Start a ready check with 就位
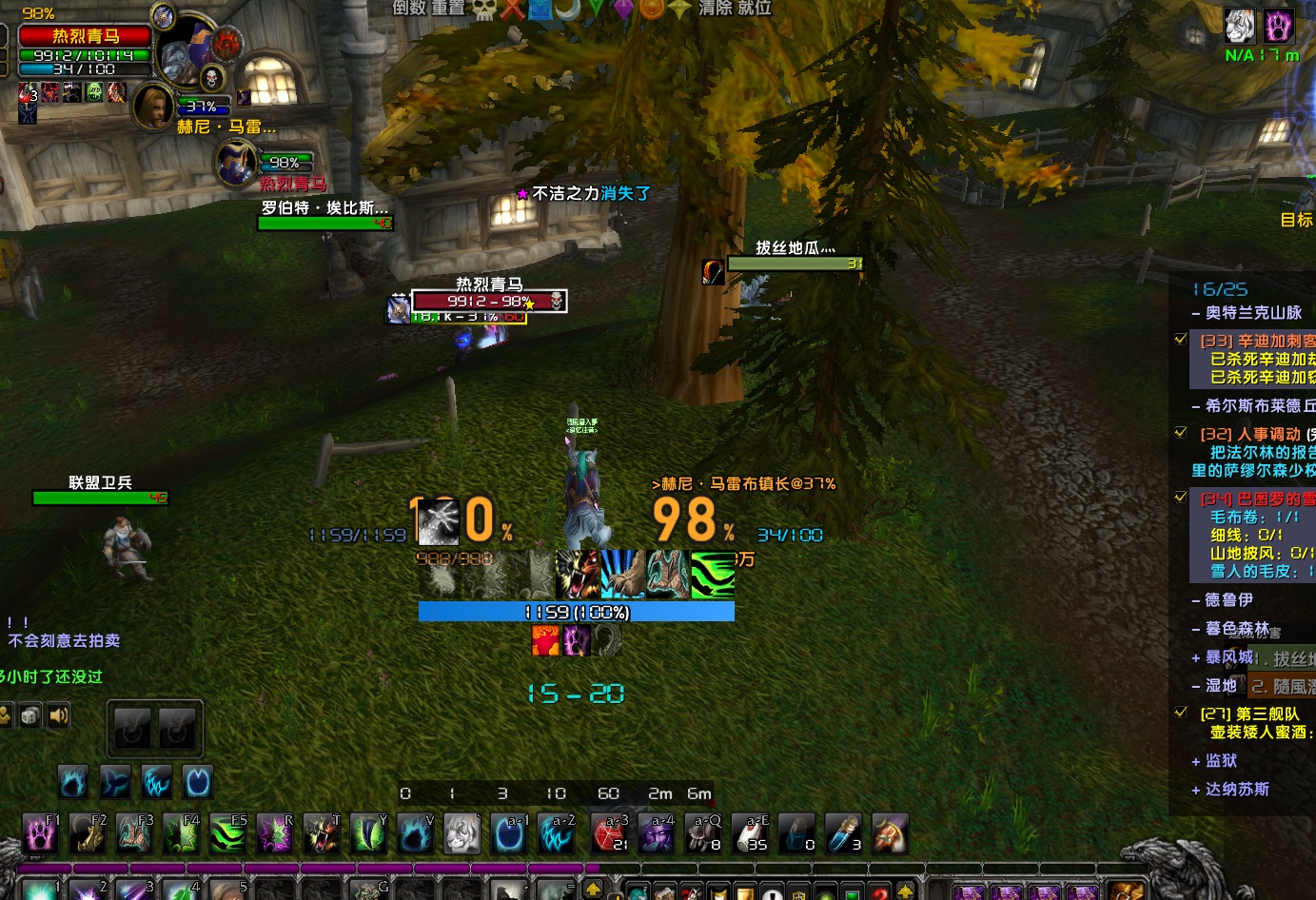Screen dimensions: 1316x900 (x=755, y=8)
